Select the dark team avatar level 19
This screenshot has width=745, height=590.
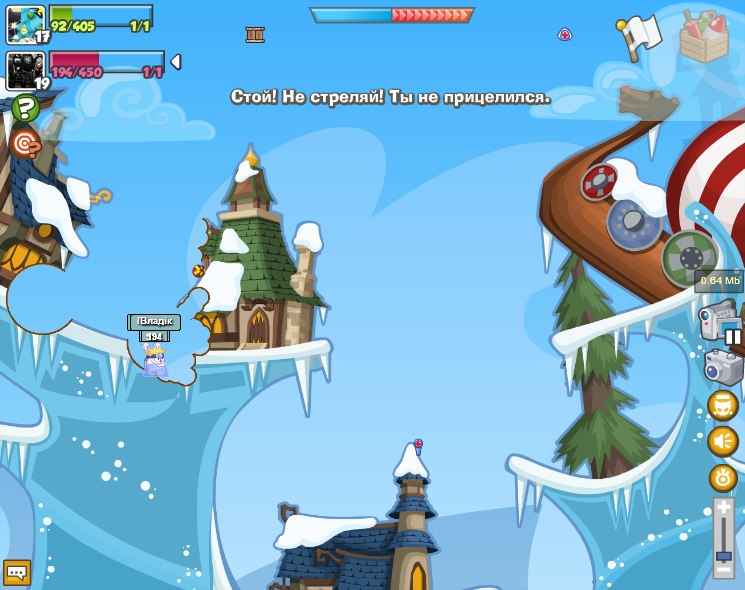pyautogui.click(x=26, y=71)
